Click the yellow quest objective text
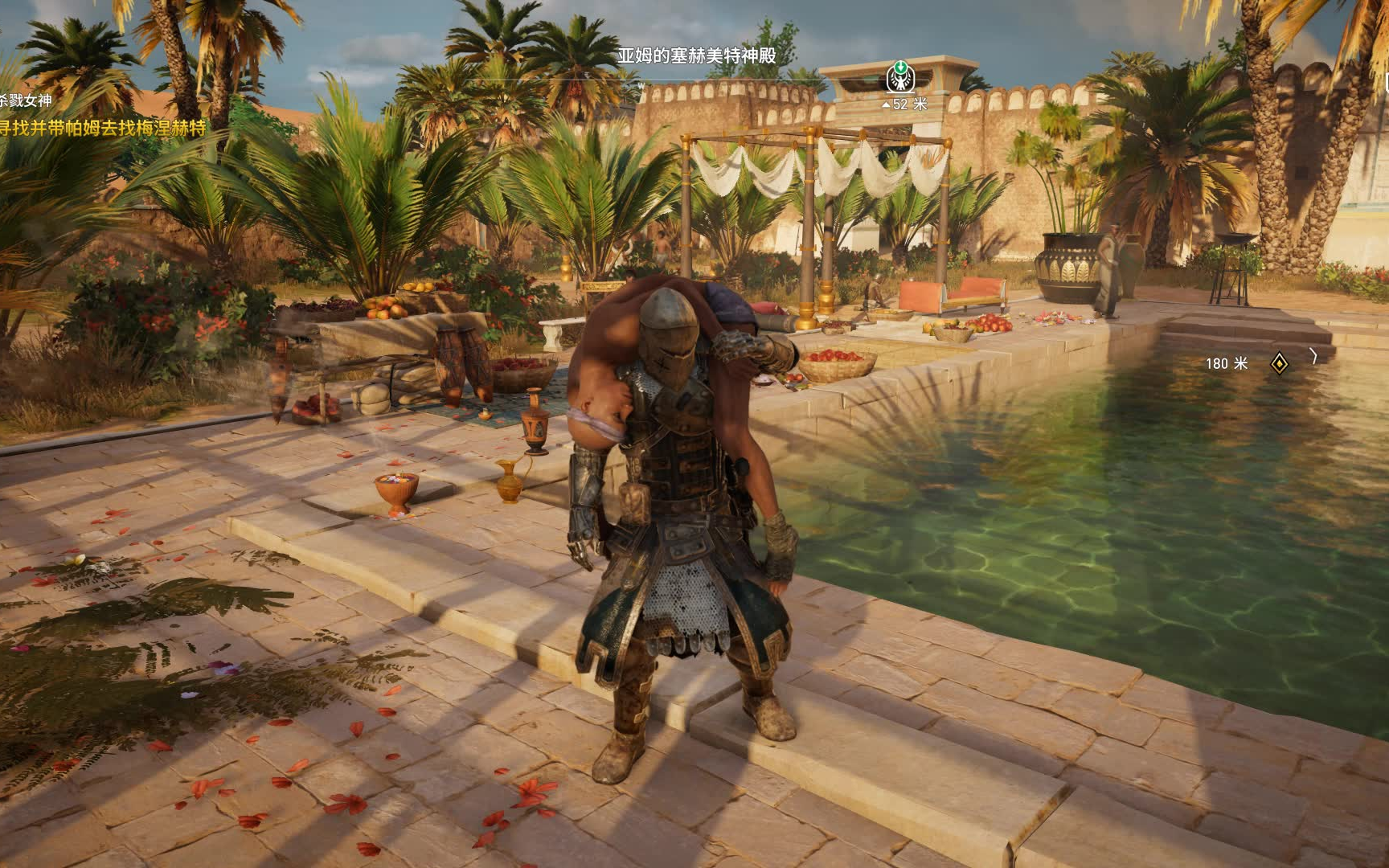This screenshot has height=868, width=1389. (x=103, y=128)
